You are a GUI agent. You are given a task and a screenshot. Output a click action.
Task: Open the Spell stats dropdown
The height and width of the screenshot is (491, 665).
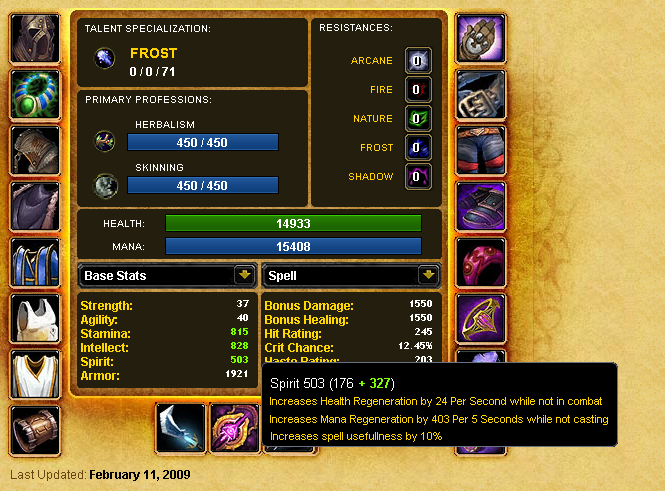click(x=428, y=275)
